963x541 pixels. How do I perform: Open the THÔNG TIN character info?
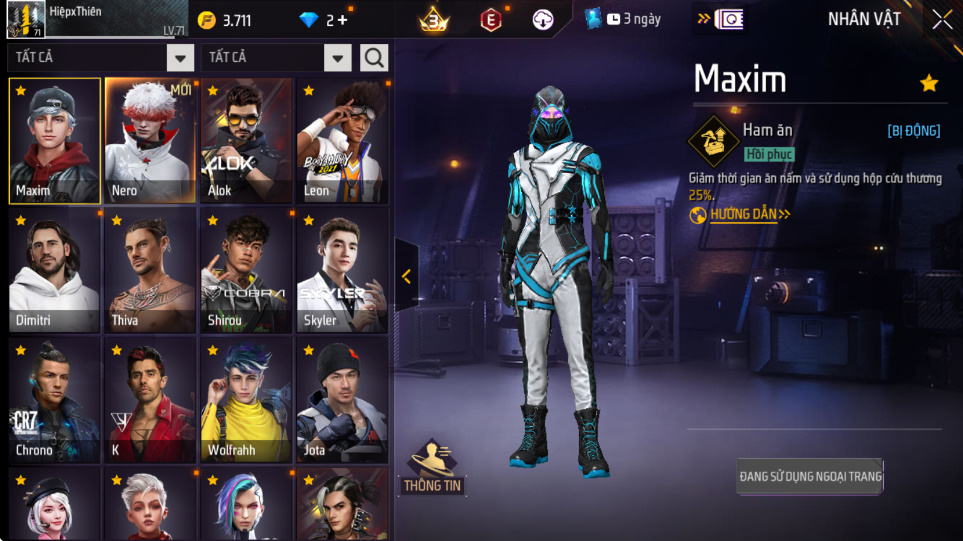431,468
